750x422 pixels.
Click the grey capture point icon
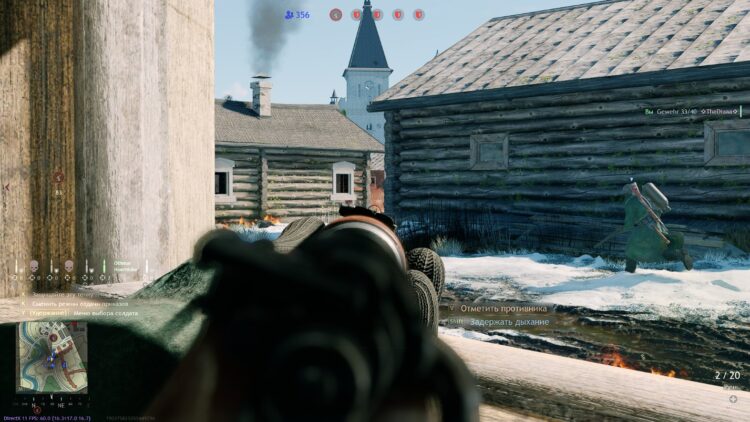coord(336,15)
